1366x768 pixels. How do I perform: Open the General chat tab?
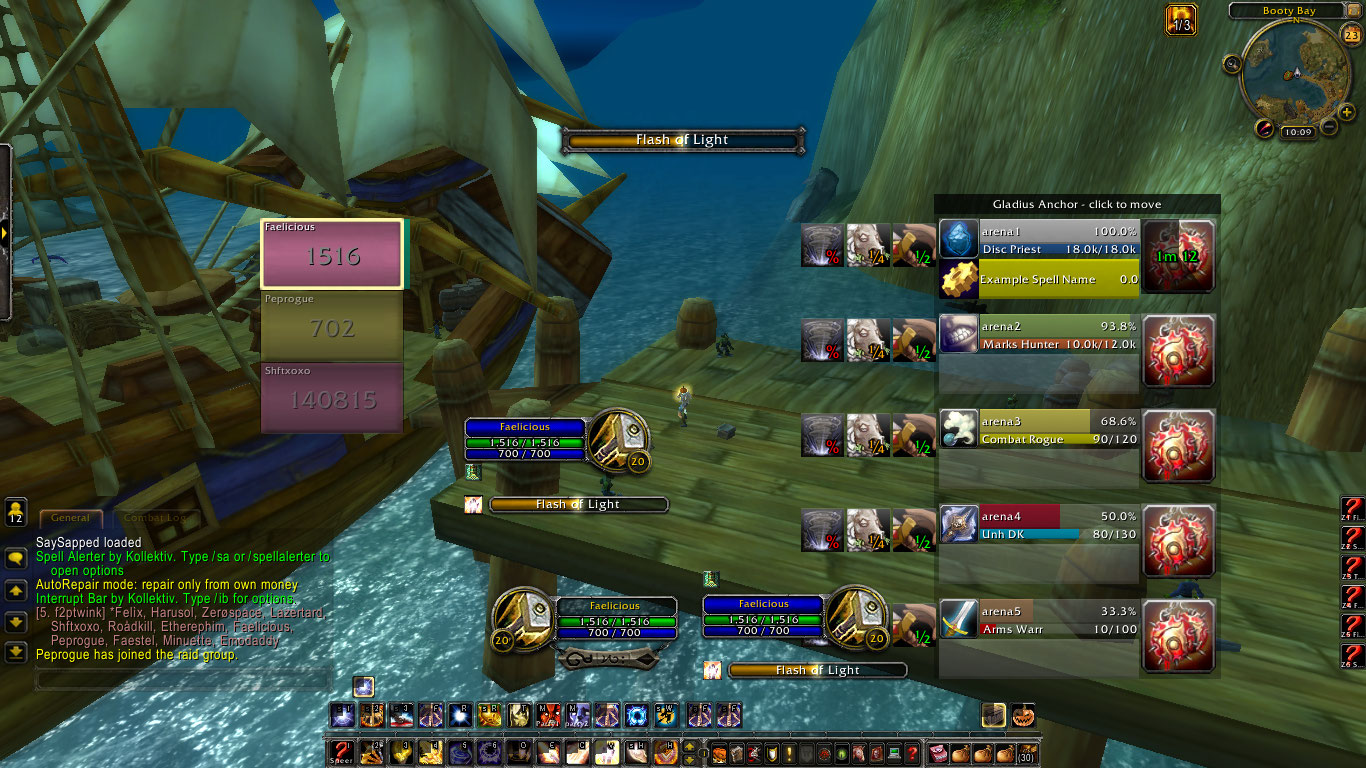click(71, 518)
